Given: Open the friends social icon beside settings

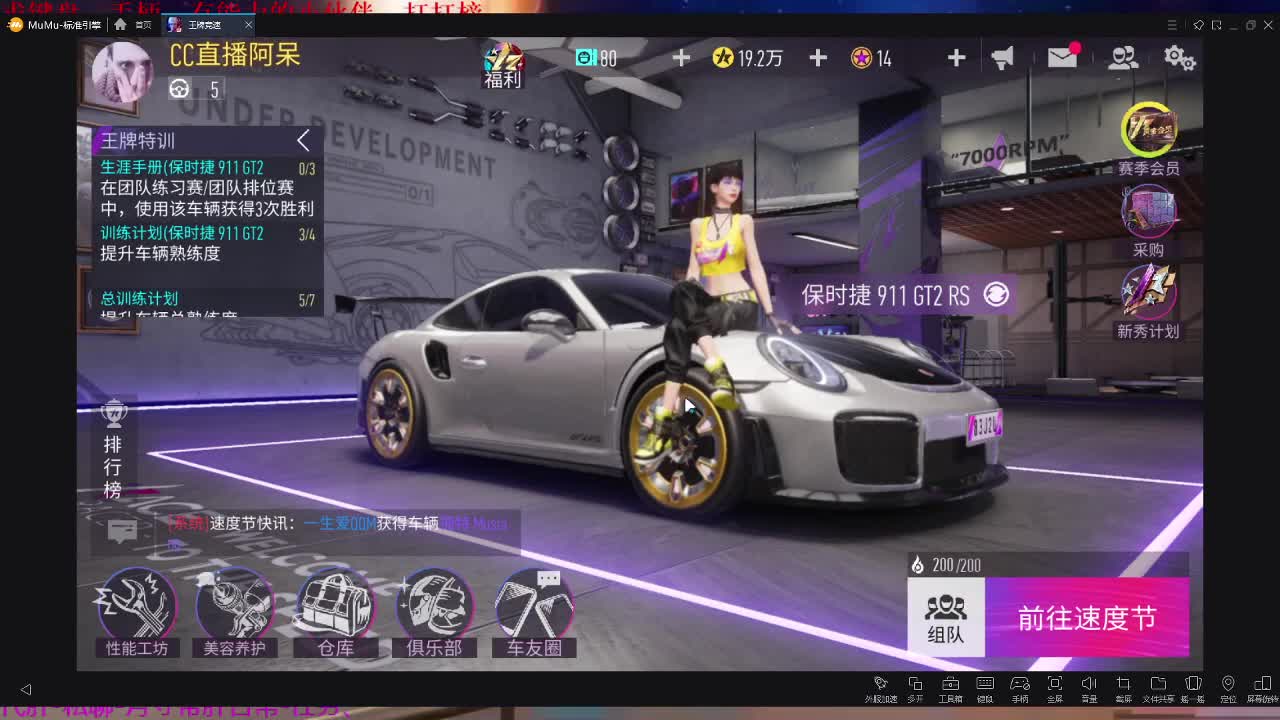Looking at the screenshot, I should coord(1122,58).
